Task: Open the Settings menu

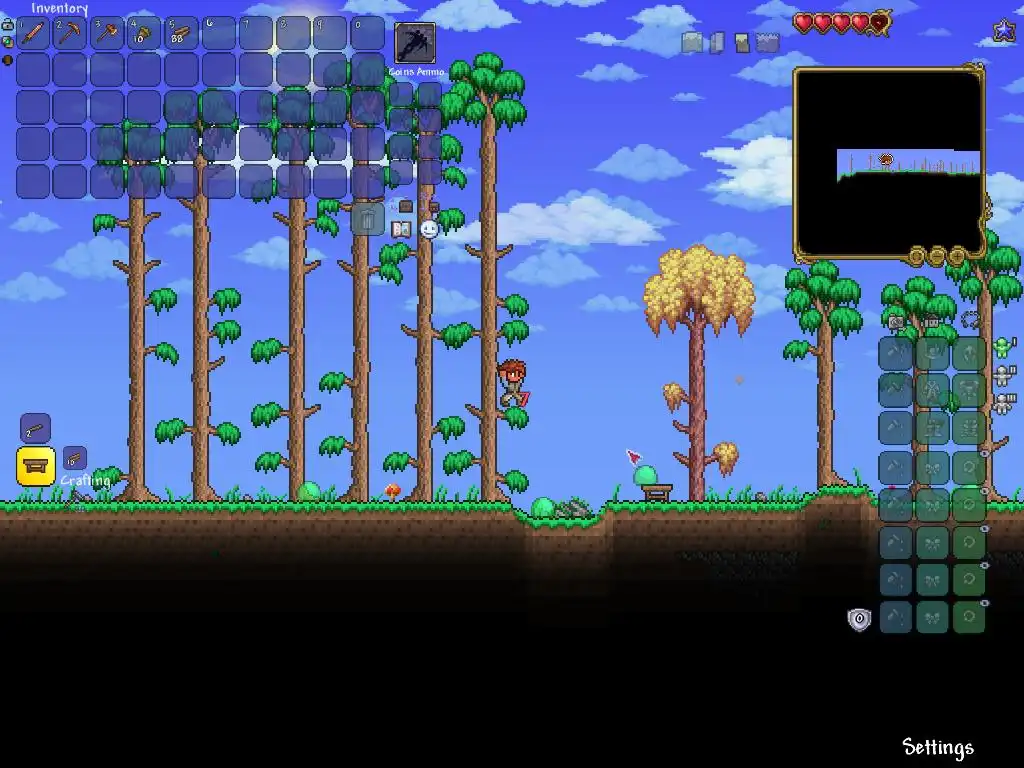Action: (937, 748)
